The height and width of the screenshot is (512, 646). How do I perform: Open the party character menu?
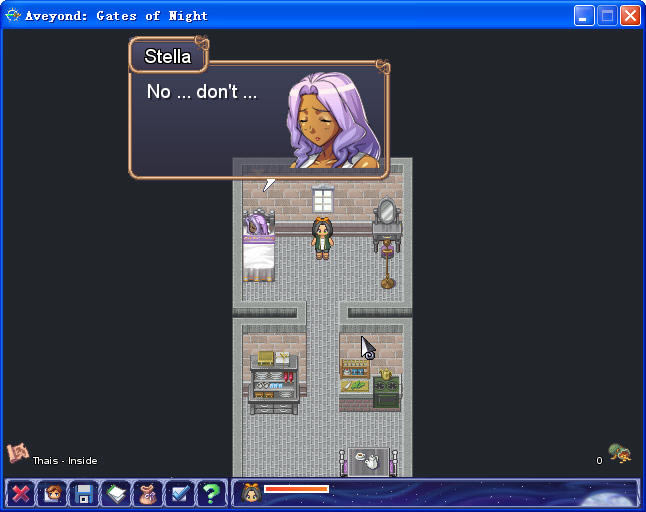[x=52, y=493]
